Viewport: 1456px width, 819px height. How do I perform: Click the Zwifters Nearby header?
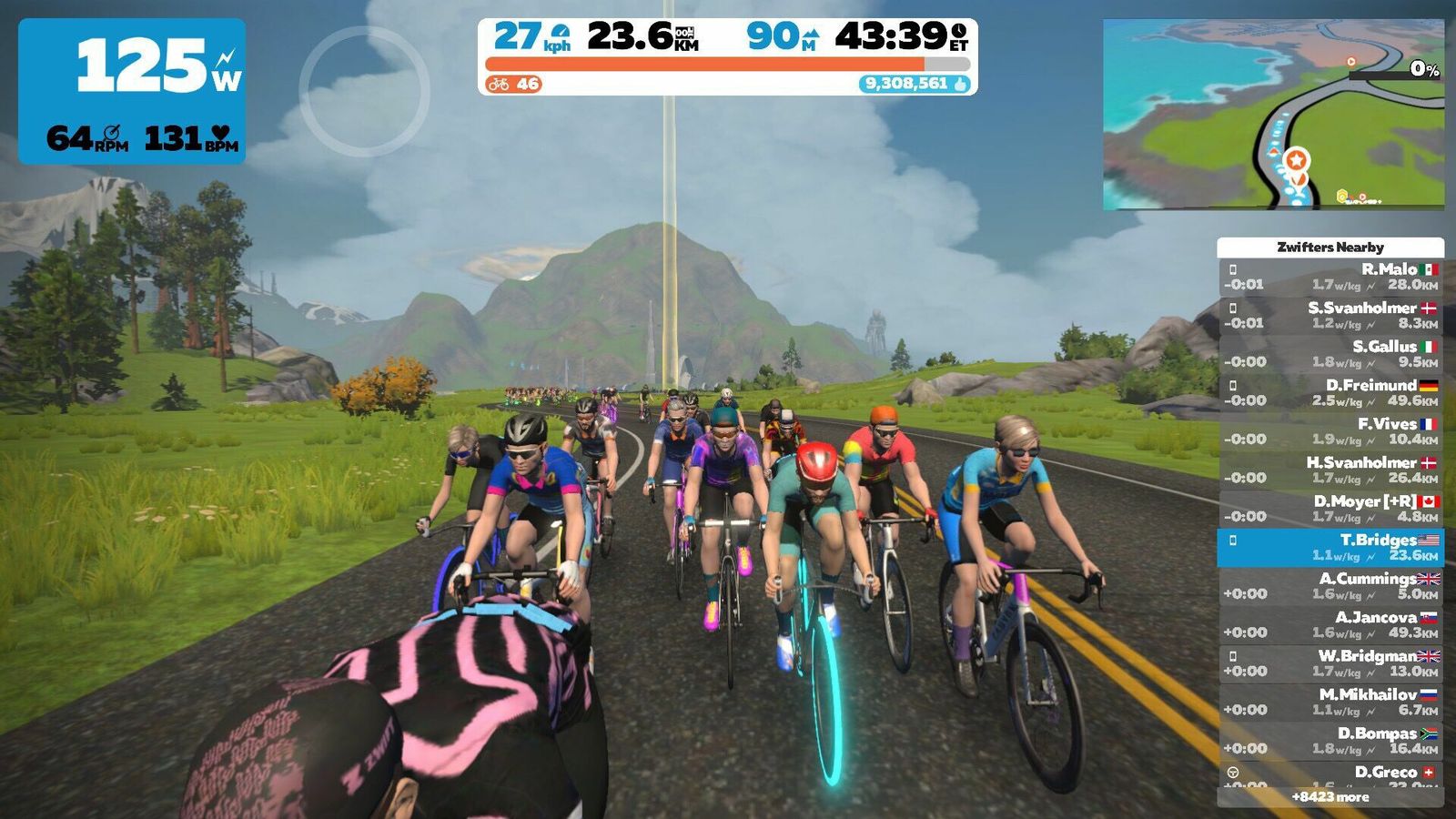(x=1330, y=247)
